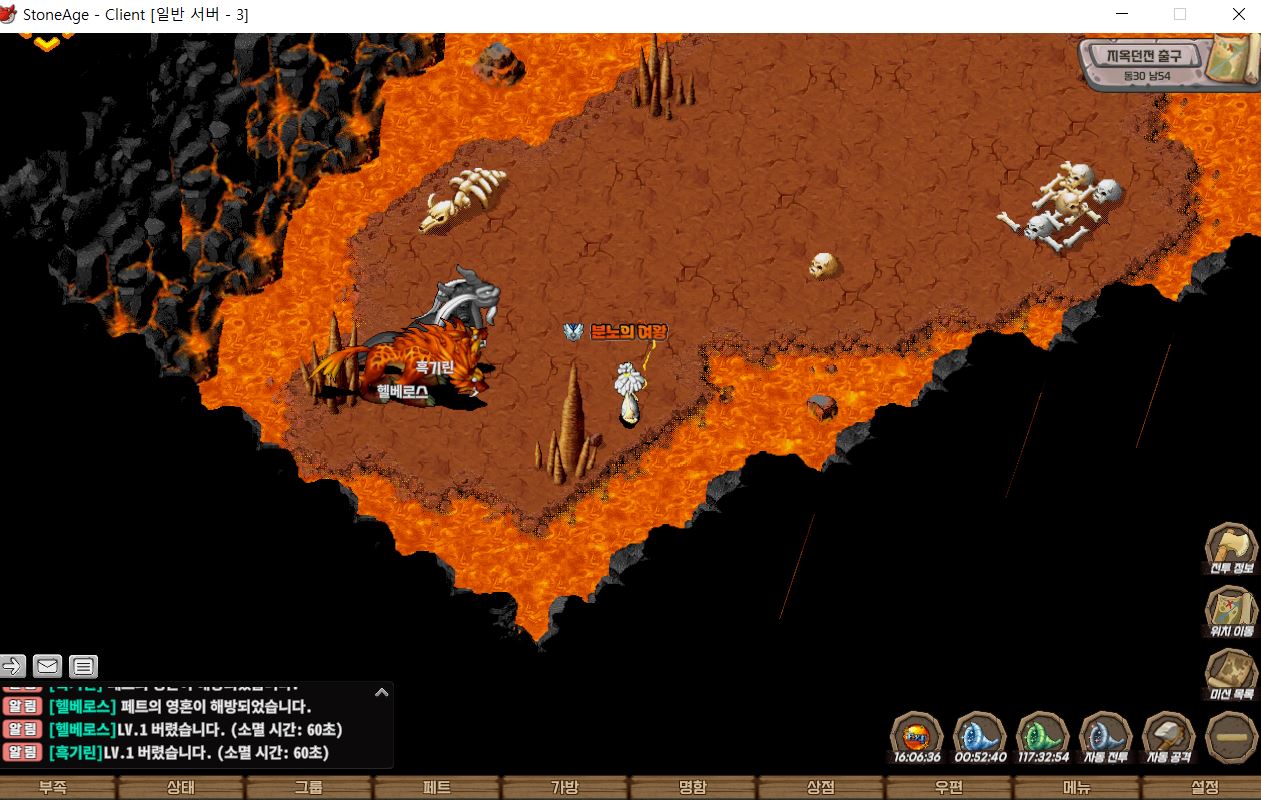Viewport: 1261px width, 800px height.
Task: Maximize the StoneAge client window
Action: 1180,15
